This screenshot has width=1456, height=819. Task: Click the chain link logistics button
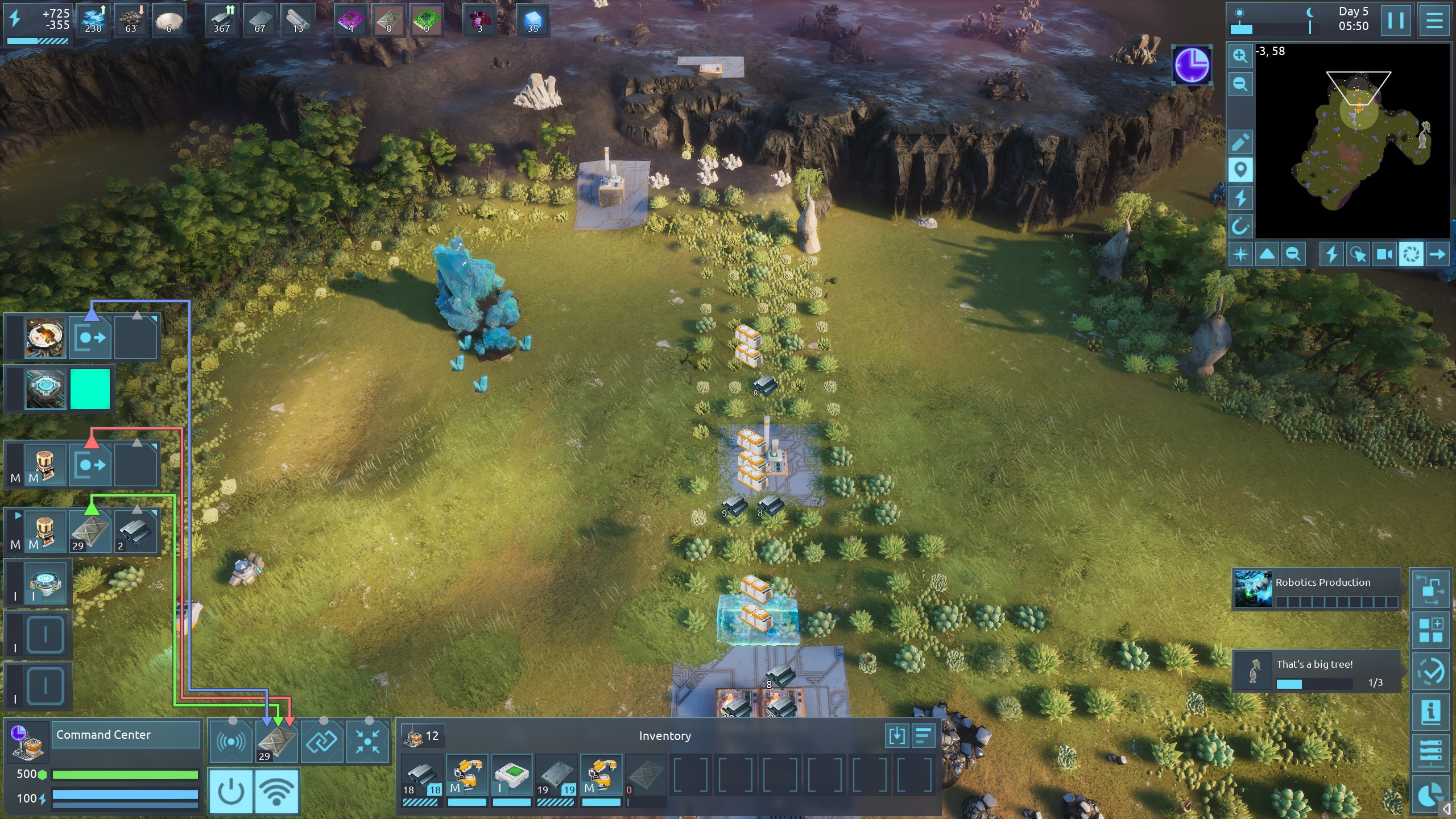click(x=322, y=741)
